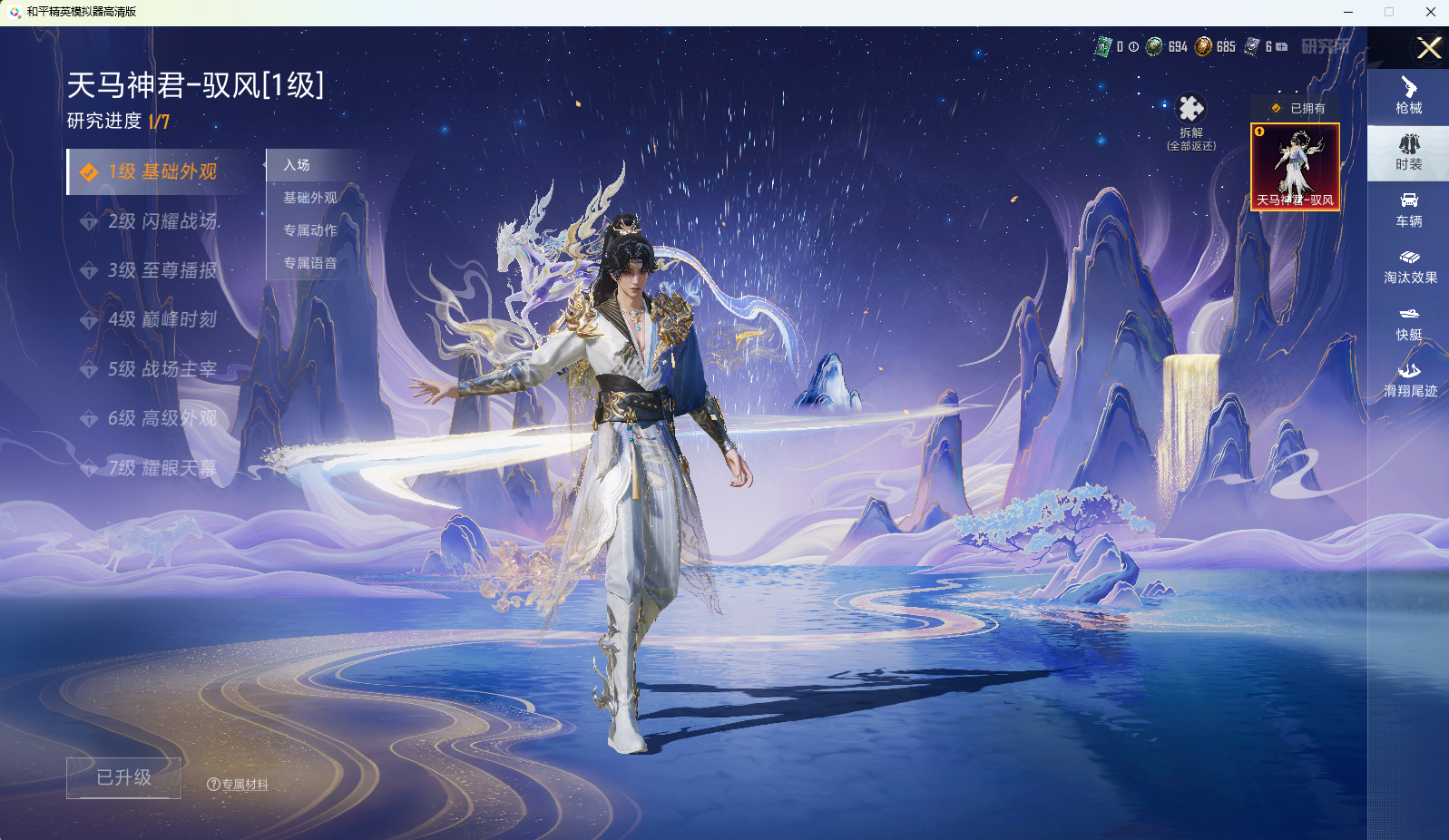Choose the 3级 至尊播报 level entry
1449x840 pixels.
(x=162, y=270)
